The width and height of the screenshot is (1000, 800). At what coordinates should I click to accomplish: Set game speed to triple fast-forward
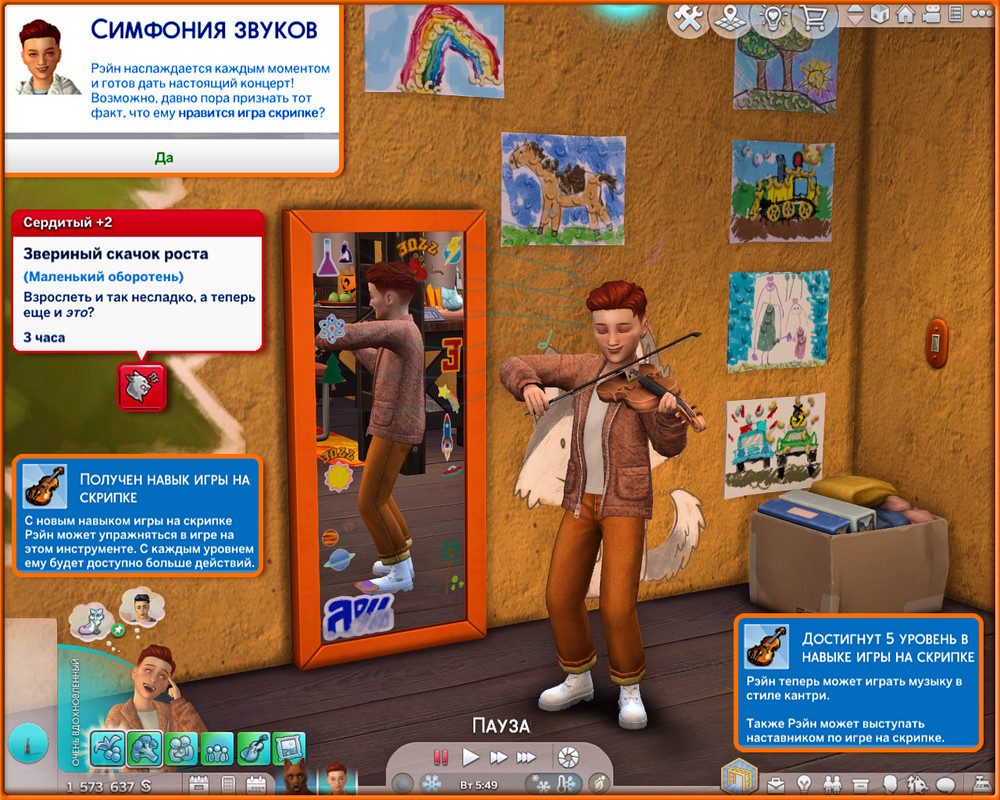pos(526,757)
